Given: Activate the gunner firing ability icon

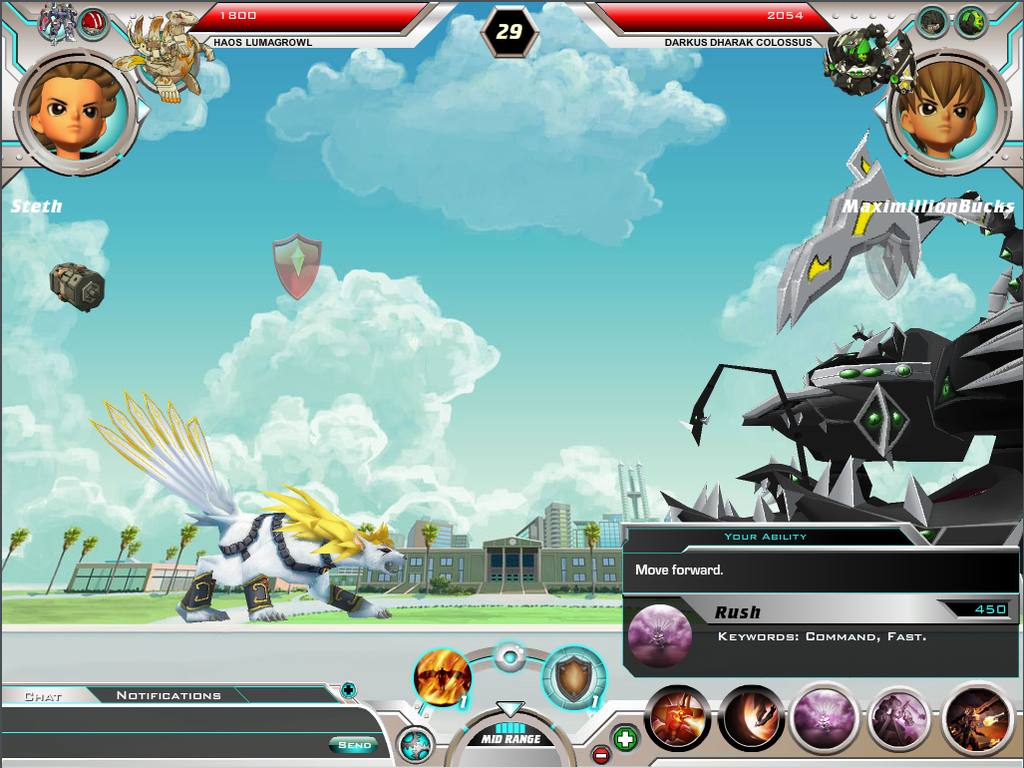Looking at the screenshot, I should [x=978, y=718].
